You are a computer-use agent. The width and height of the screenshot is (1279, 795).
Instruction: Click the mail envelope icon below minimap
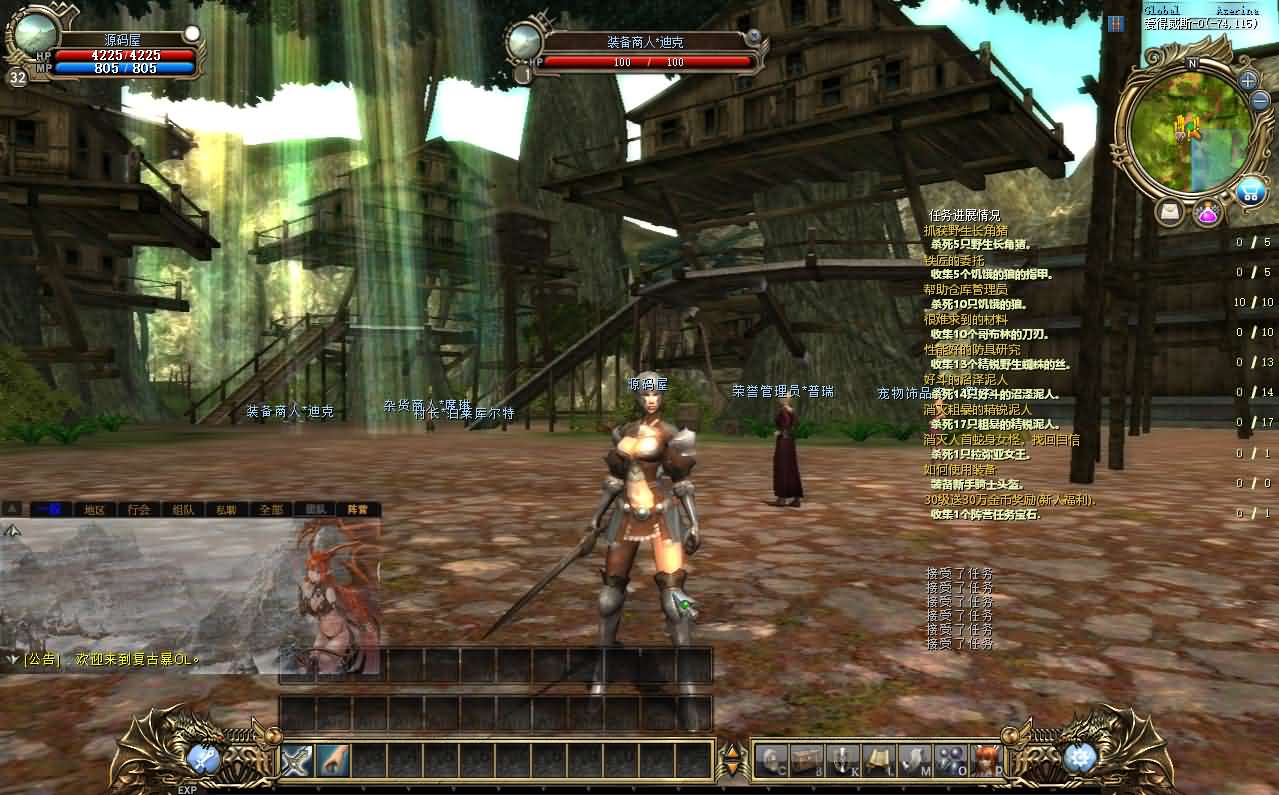[x=1169, y=212]
